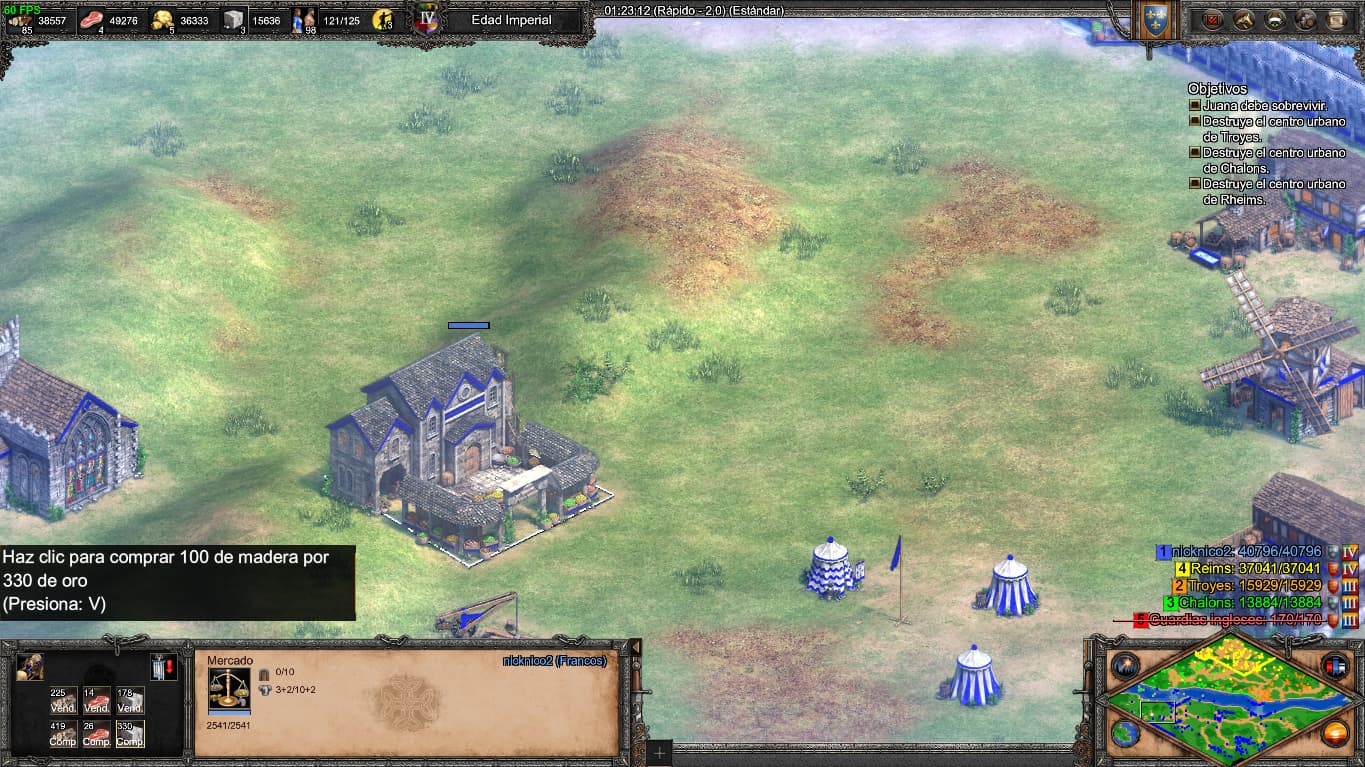Click the banner with red arrow icon
This screenshot has width=1365, height=767.
pyautogui.click(x=164, y=667)
